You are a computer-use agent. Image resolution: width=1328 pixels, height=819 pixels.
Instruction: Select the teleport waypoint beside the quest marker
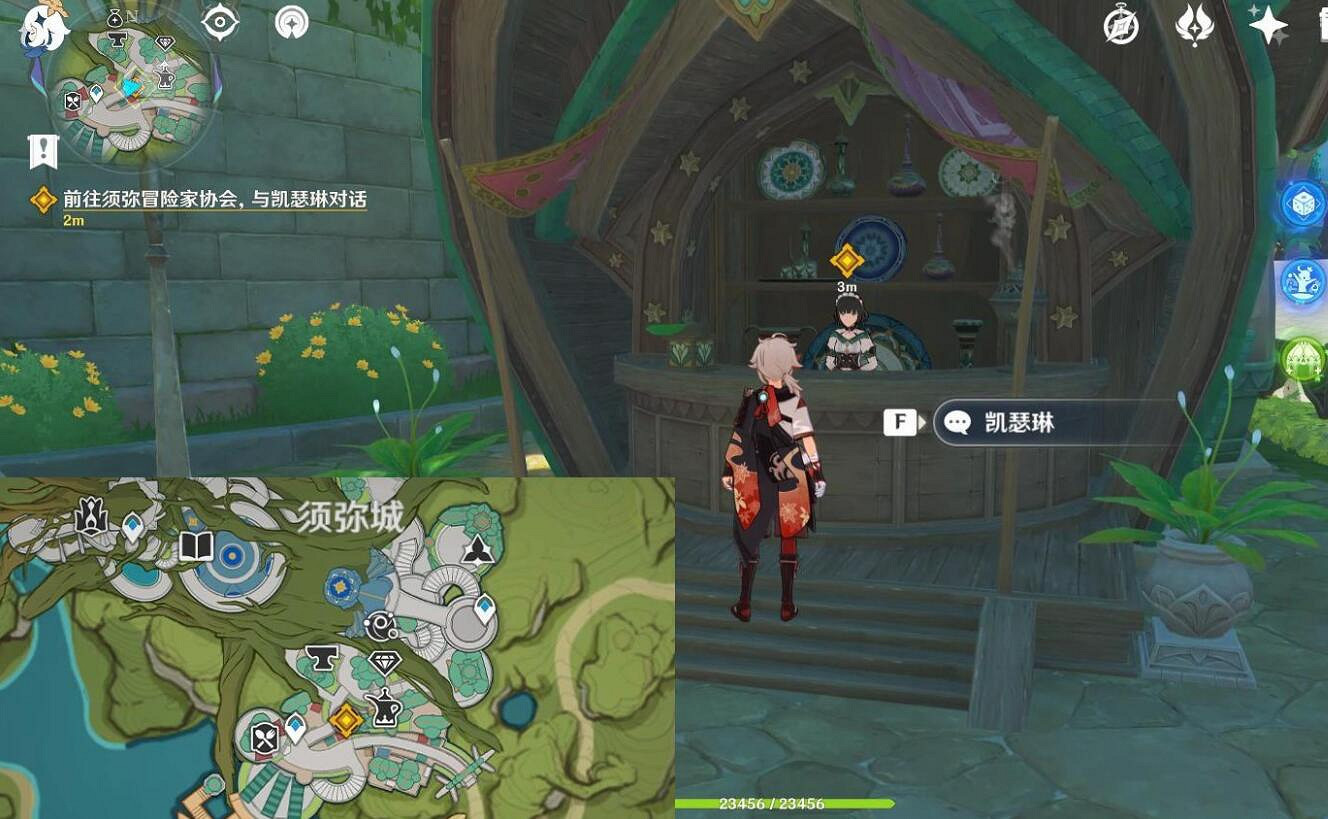pyautogui.click(x=295, y=726)
